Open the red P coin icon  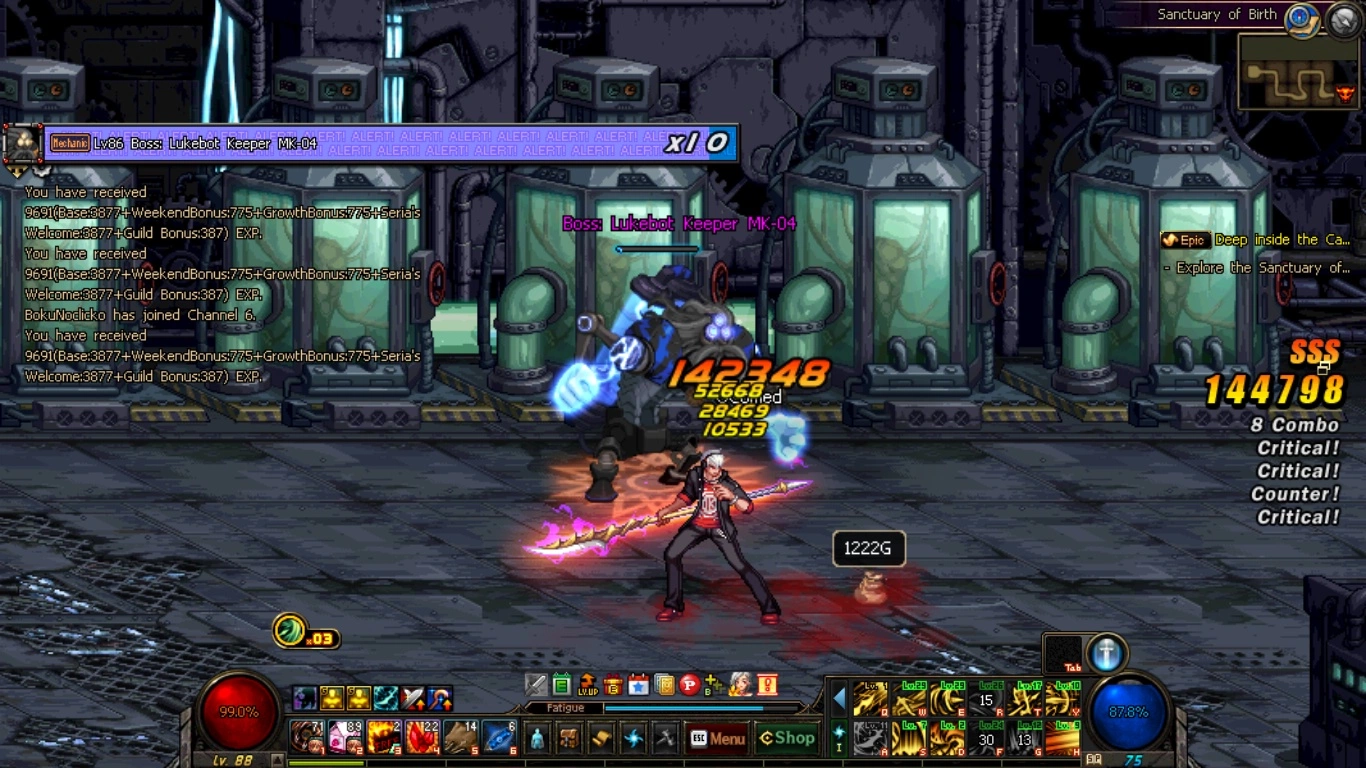coord(689,685)
